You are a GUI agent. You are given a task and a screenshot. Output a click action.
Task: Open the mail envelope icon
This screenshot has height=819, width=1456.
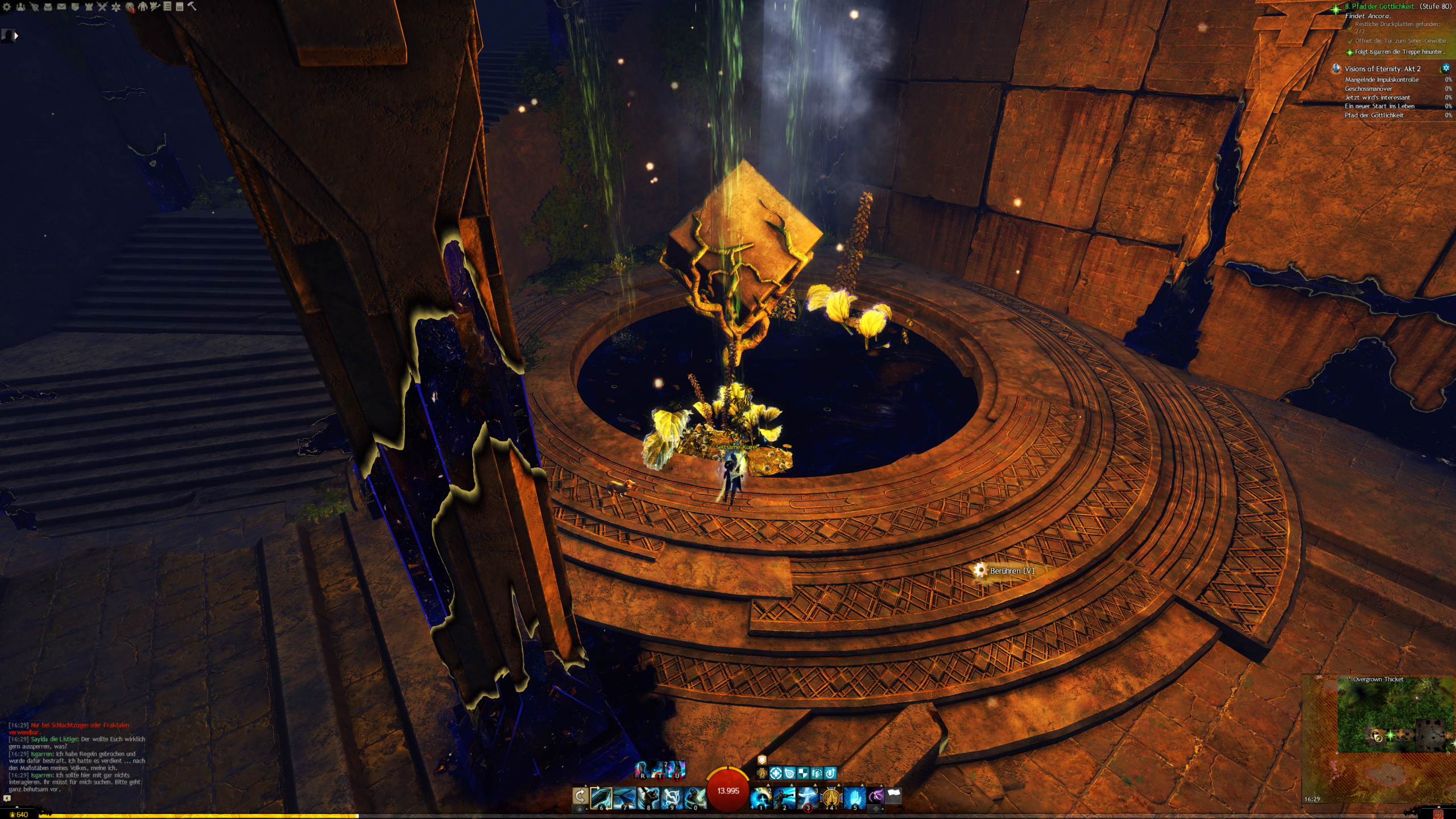pyautogui.click(x=61, y=7)
